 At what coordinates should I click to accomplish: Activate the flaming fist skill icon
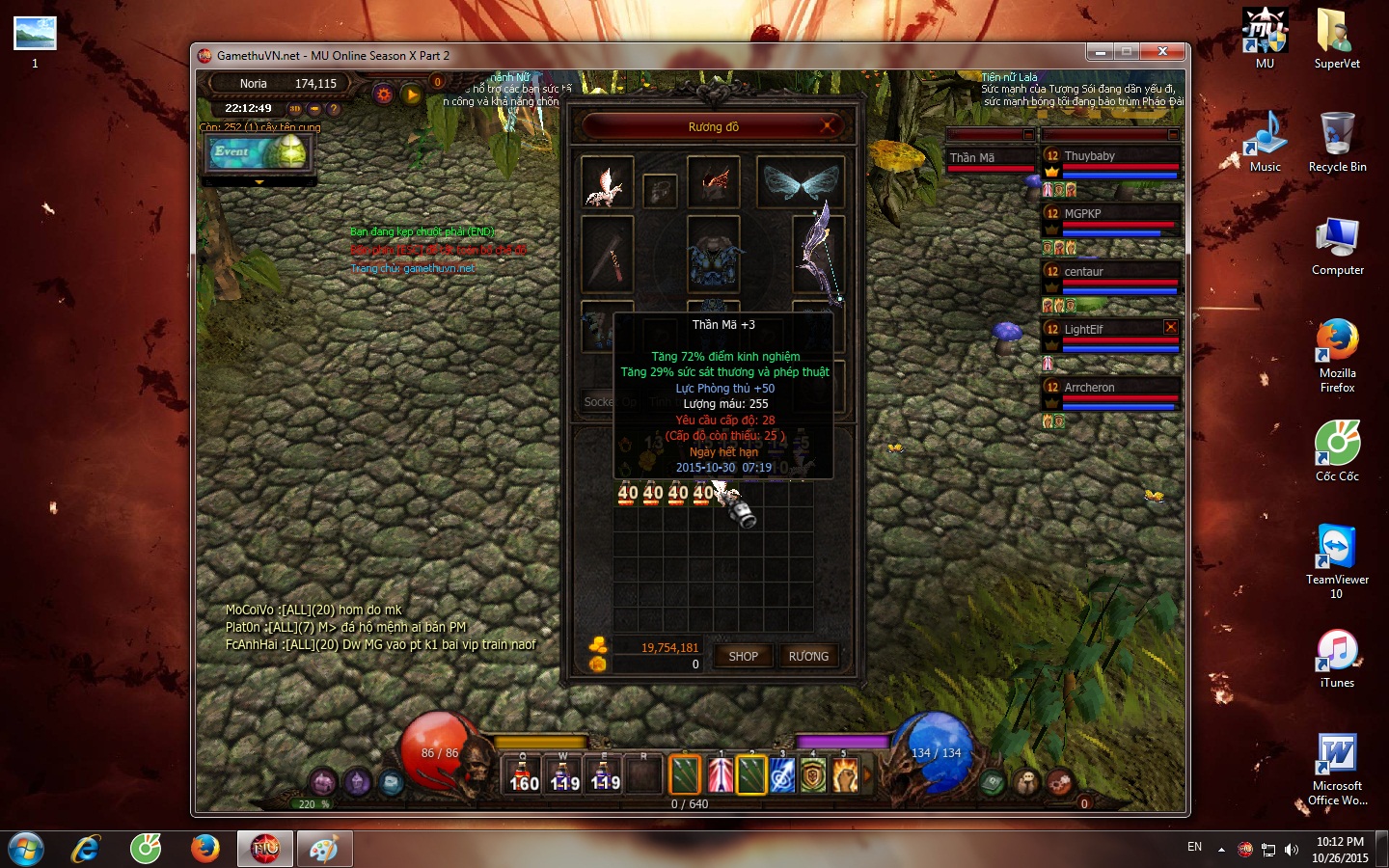[845, 774]
